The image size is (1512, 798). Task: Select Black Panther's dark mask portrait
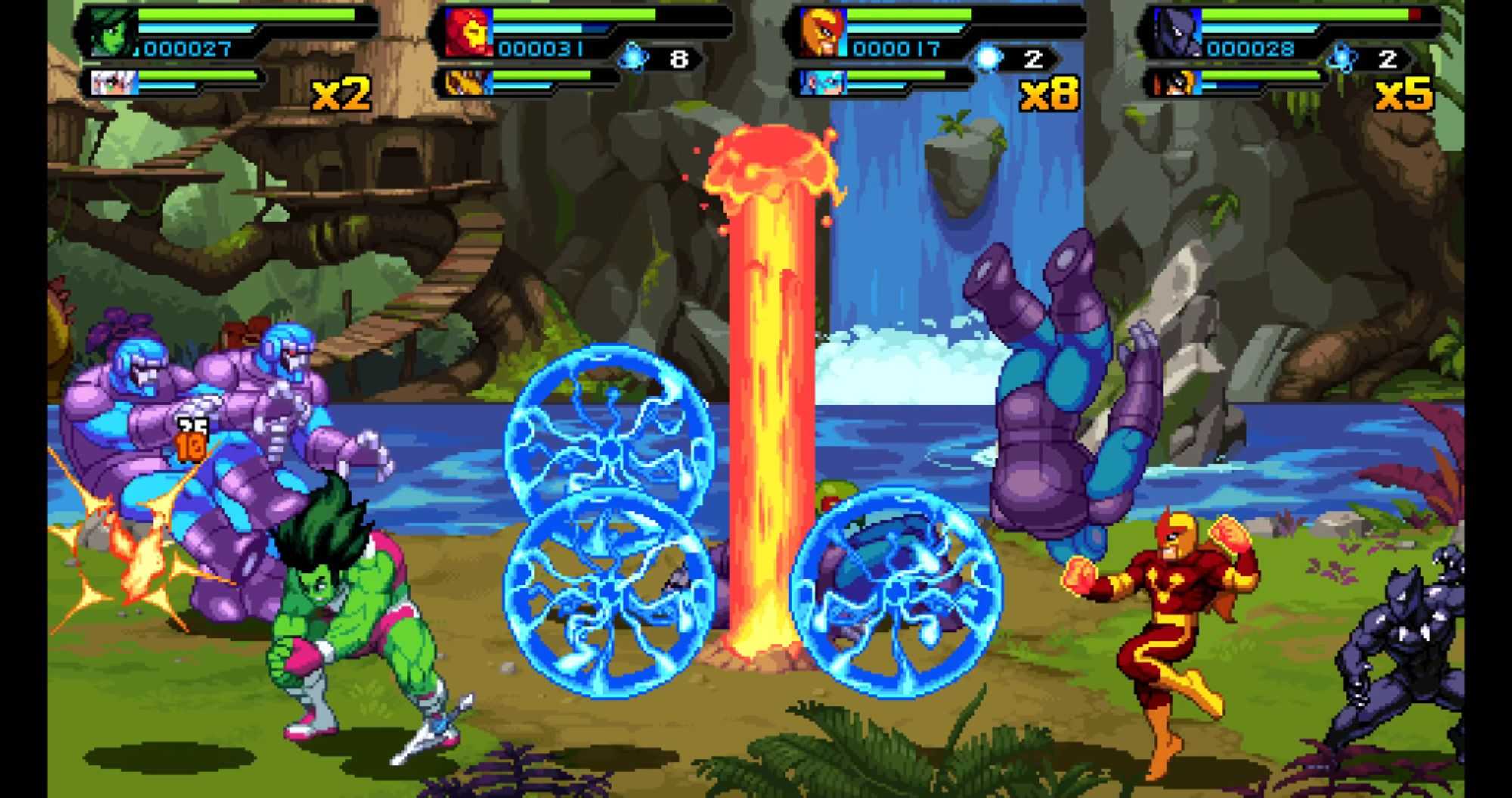1176,33
